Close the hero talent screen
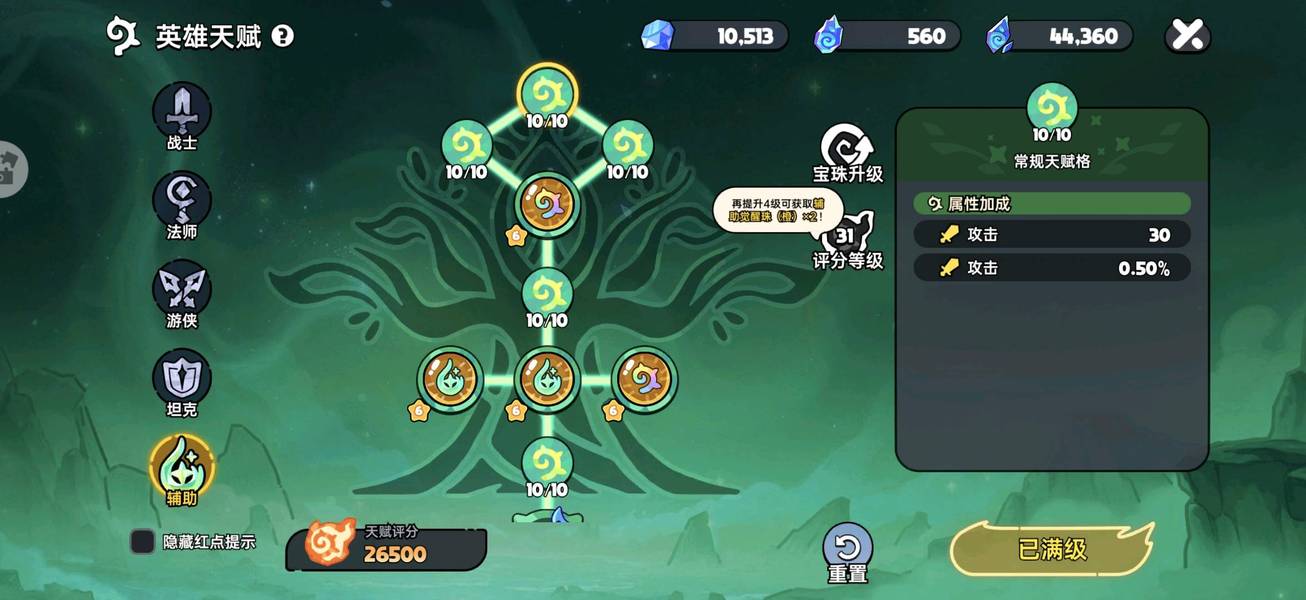This screenshot has height=600, width=1306. [x=1188, y=37]
